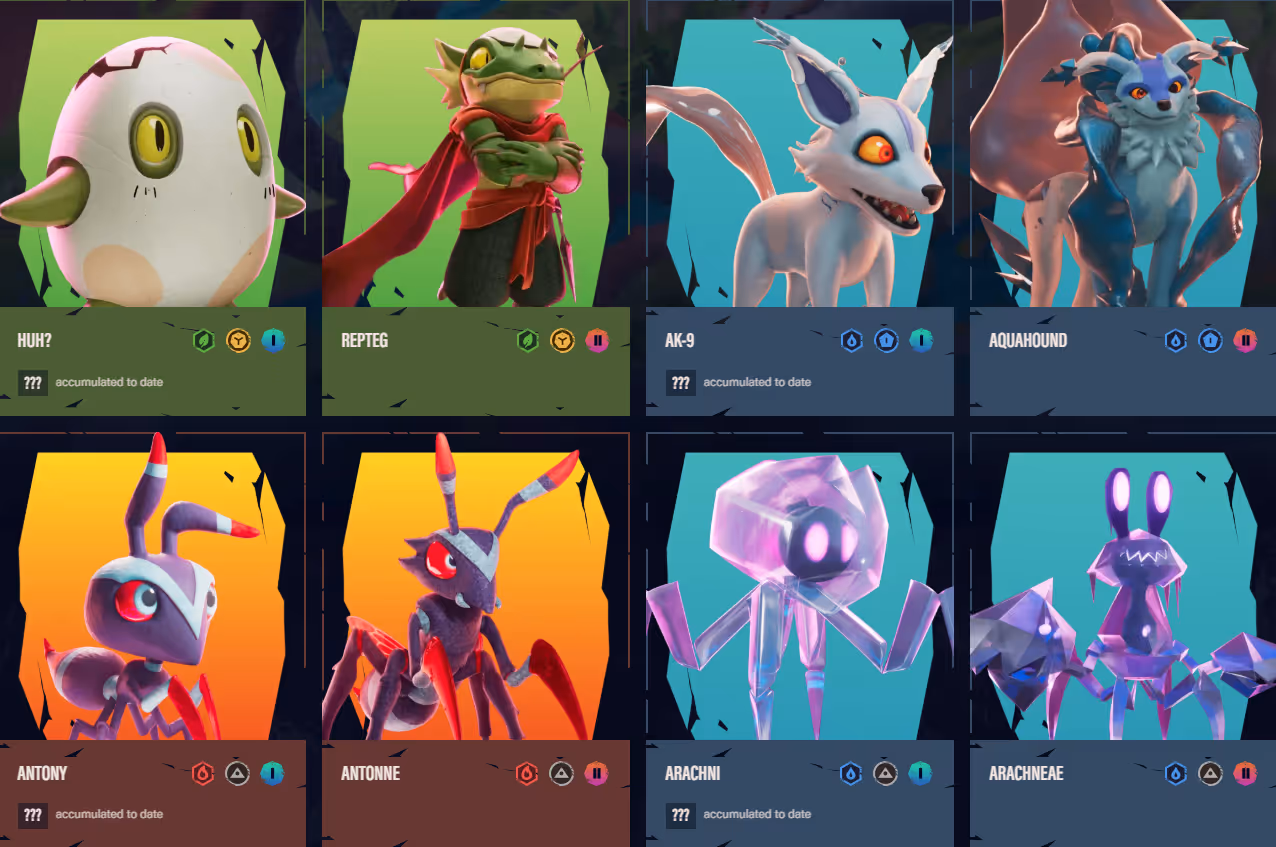The height and width of the screenshot is (847, 1276).
Task: Click the ??? accumulated box under AK-9
Action: [x=681, y=382]
